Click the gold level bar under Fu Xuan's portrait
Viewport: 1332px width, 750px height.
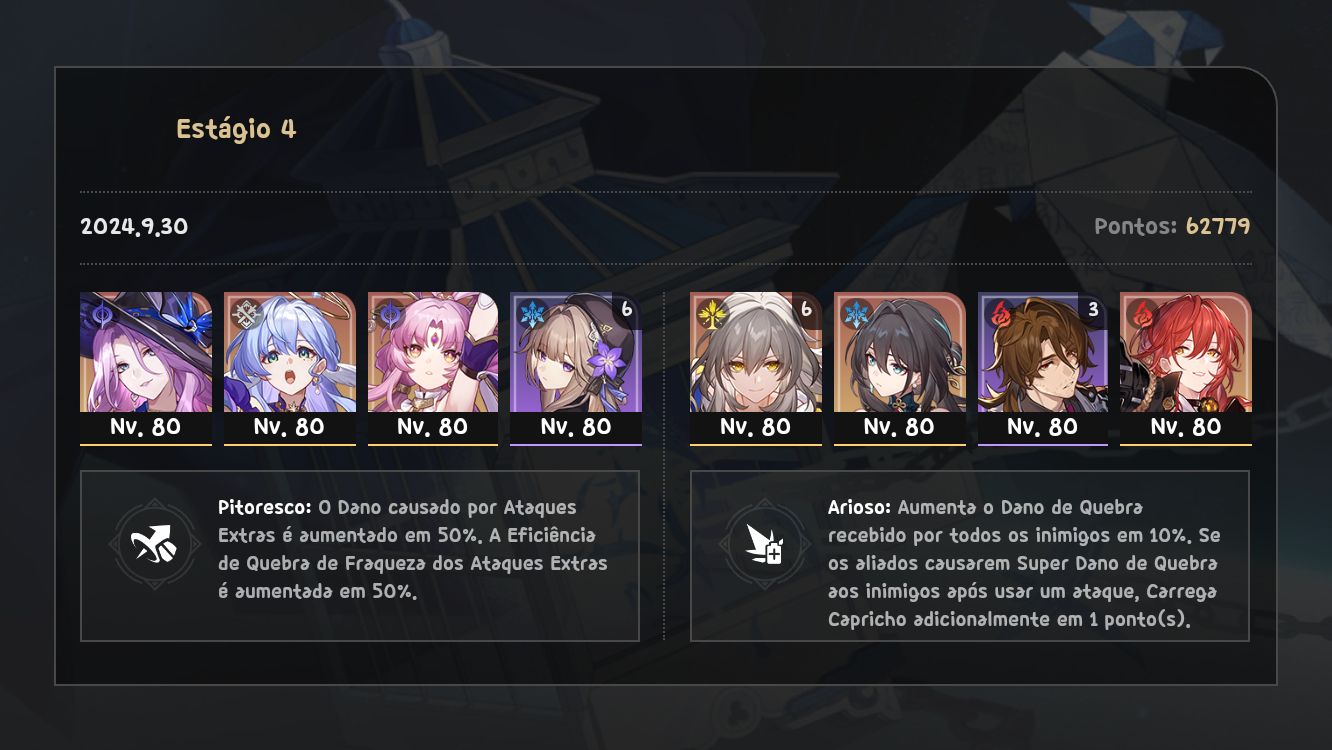[x=433, y=443]
